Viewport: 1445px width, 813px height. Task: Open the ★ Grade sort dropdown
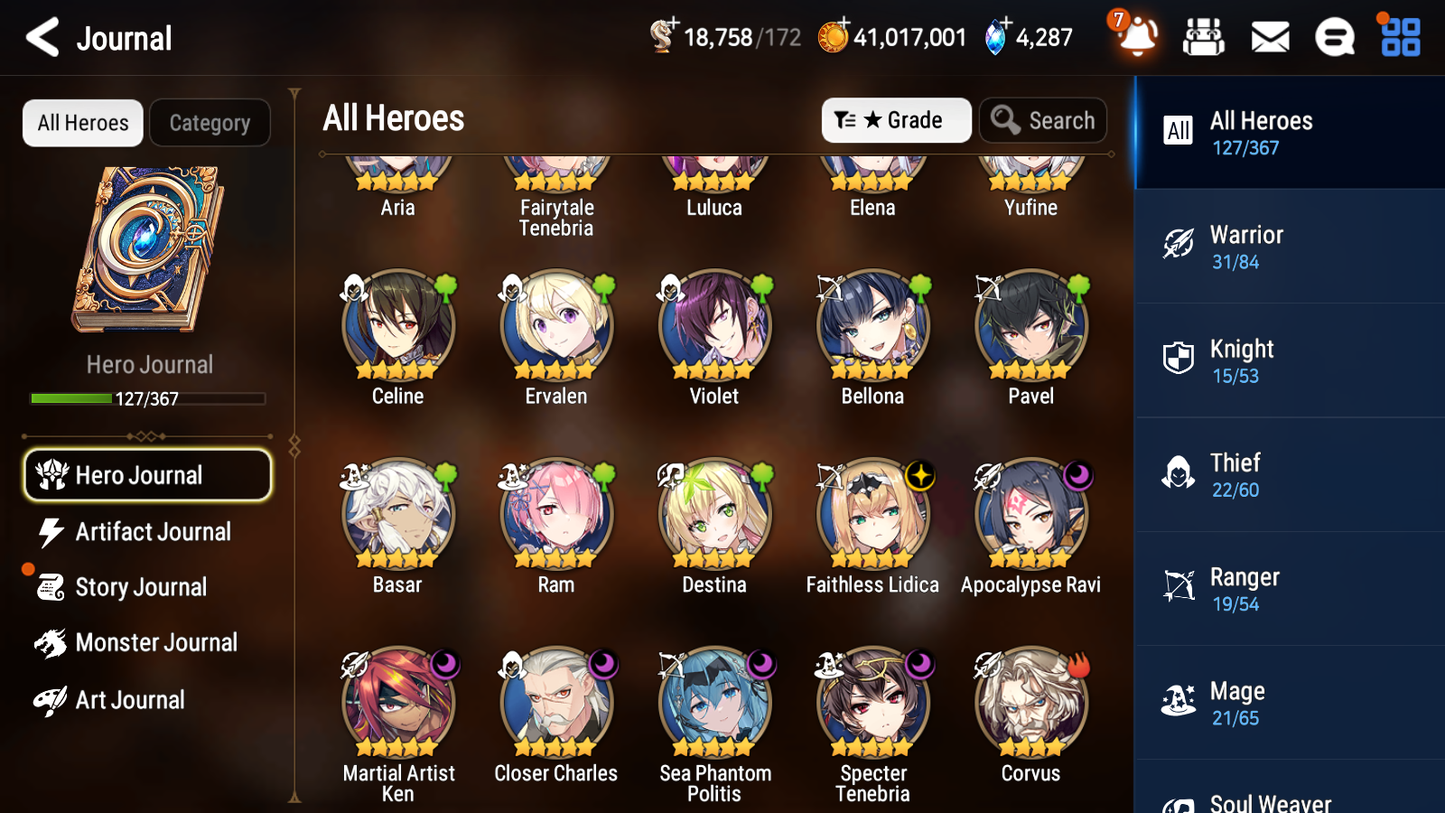coord(896,120)
